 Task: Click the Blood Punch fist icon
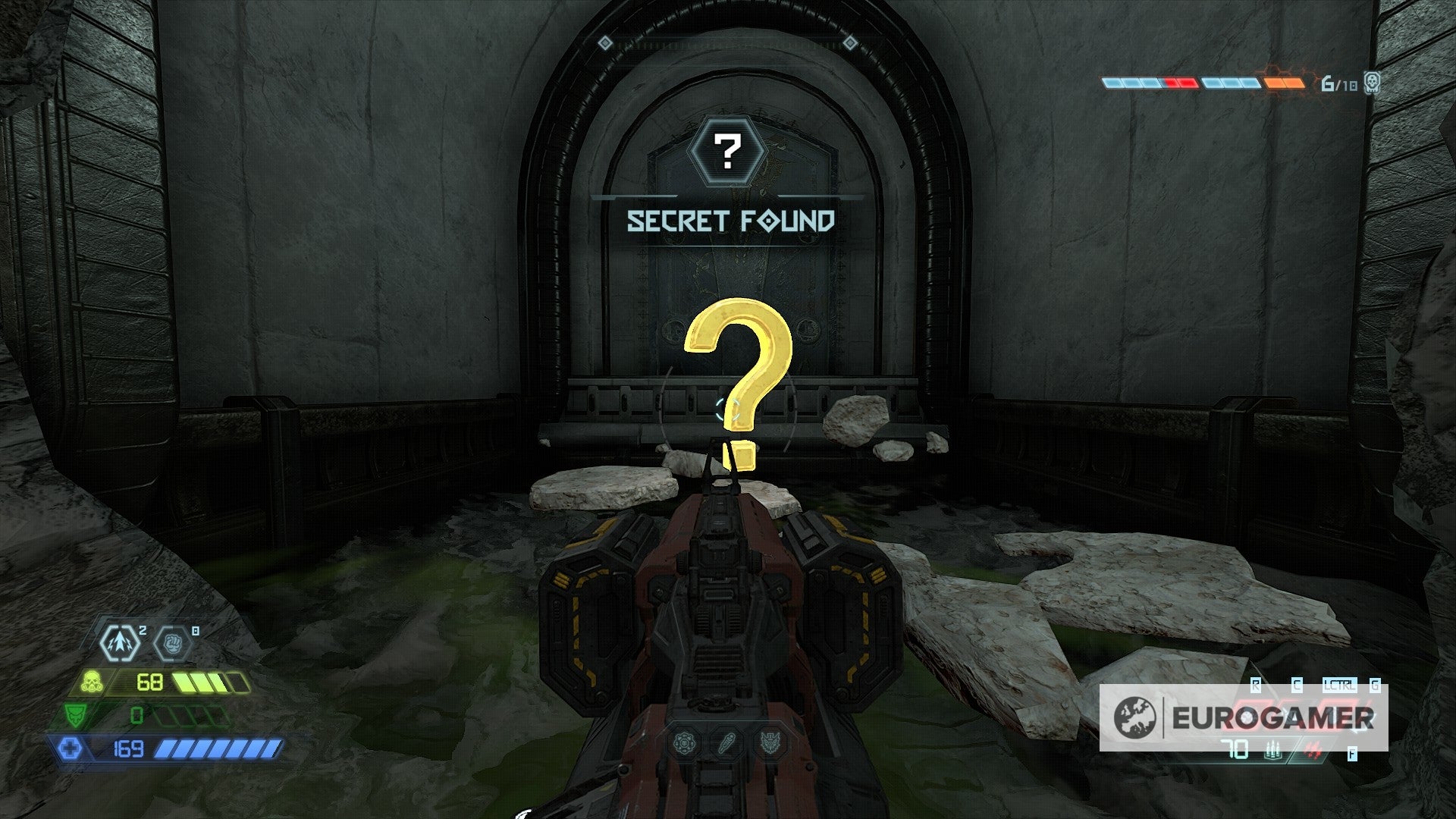pos(173,644)
